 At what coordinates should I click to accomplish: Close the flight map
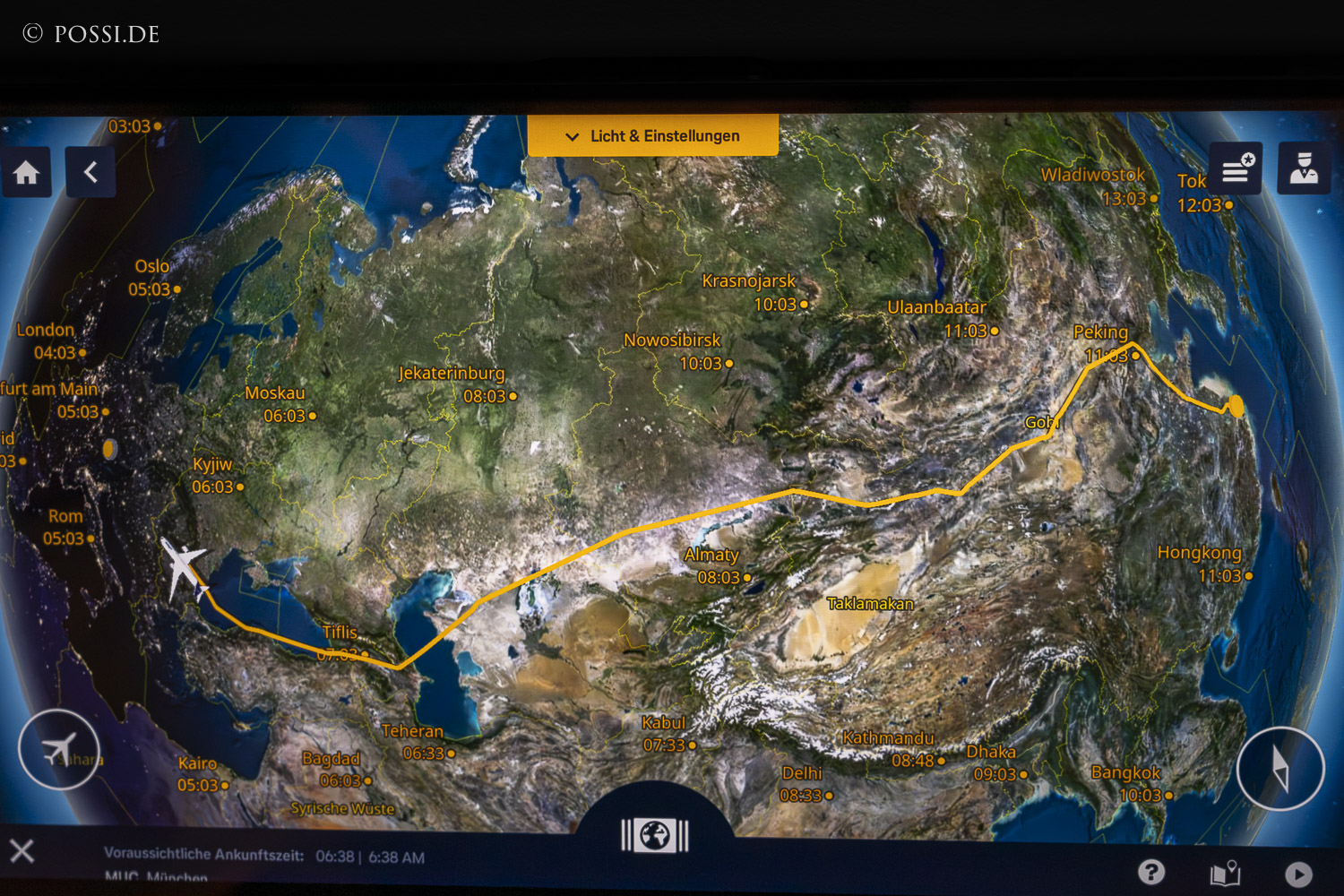click(22, 850)
